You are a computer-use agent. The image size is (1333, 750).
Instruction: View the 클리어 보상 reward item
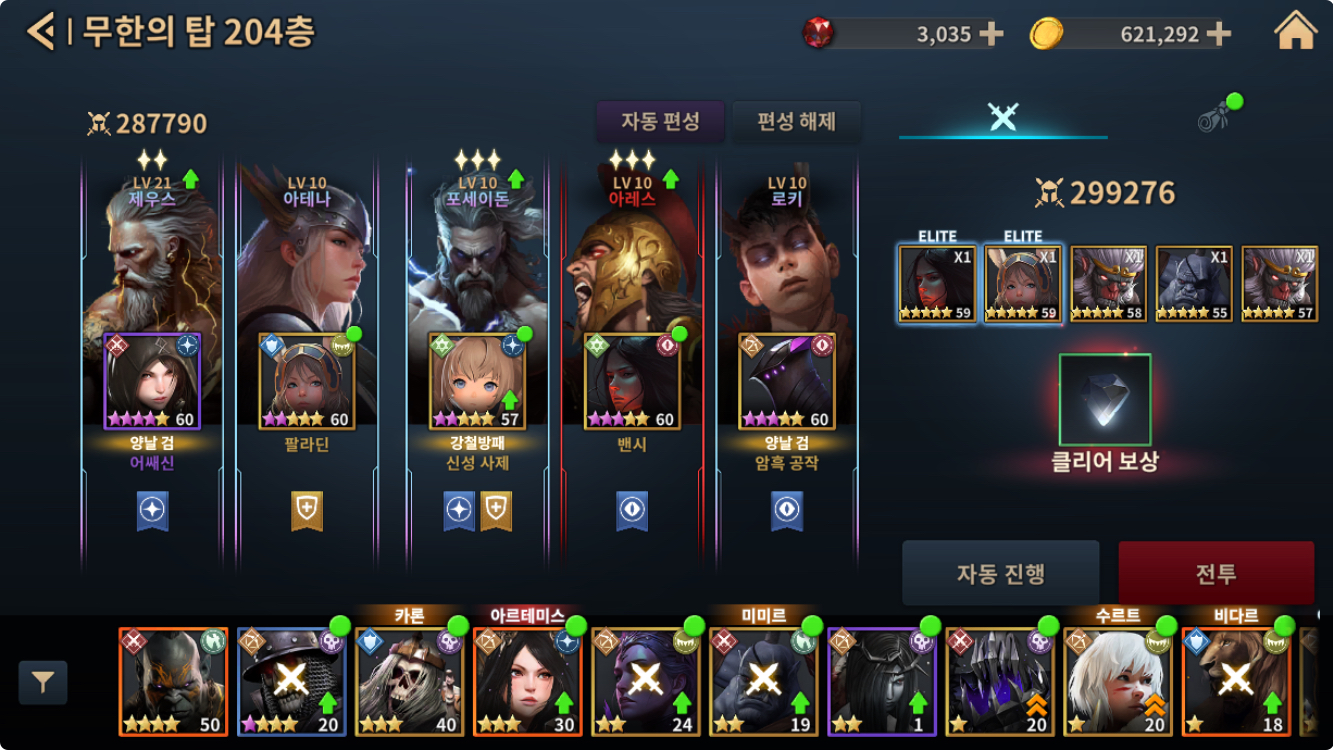tap(1104, 399)
